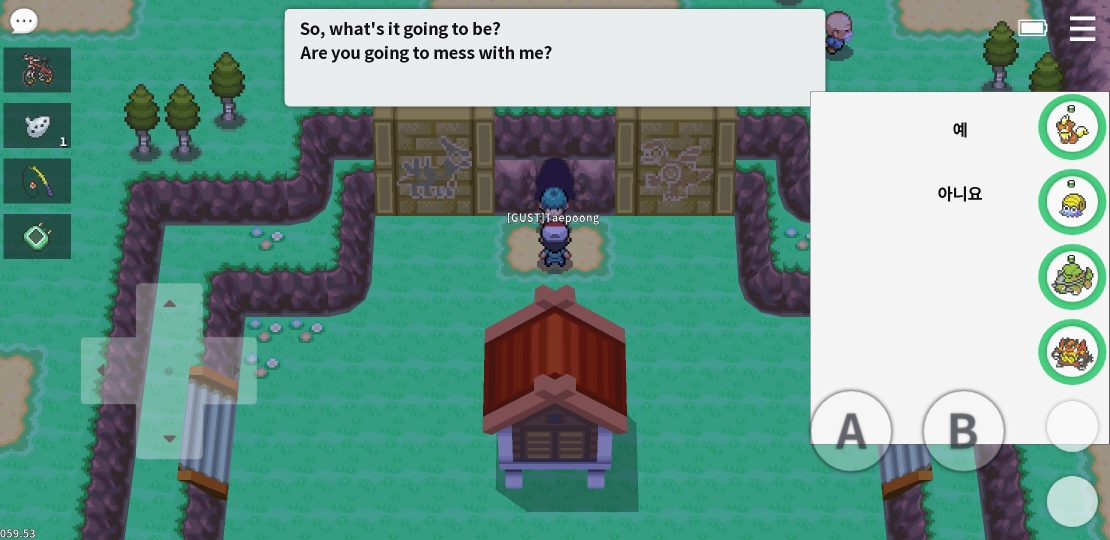The width and height of the screenshot is (1110, 540).
Task: Use the bicycle hotkey item
Action: (37, 70)
